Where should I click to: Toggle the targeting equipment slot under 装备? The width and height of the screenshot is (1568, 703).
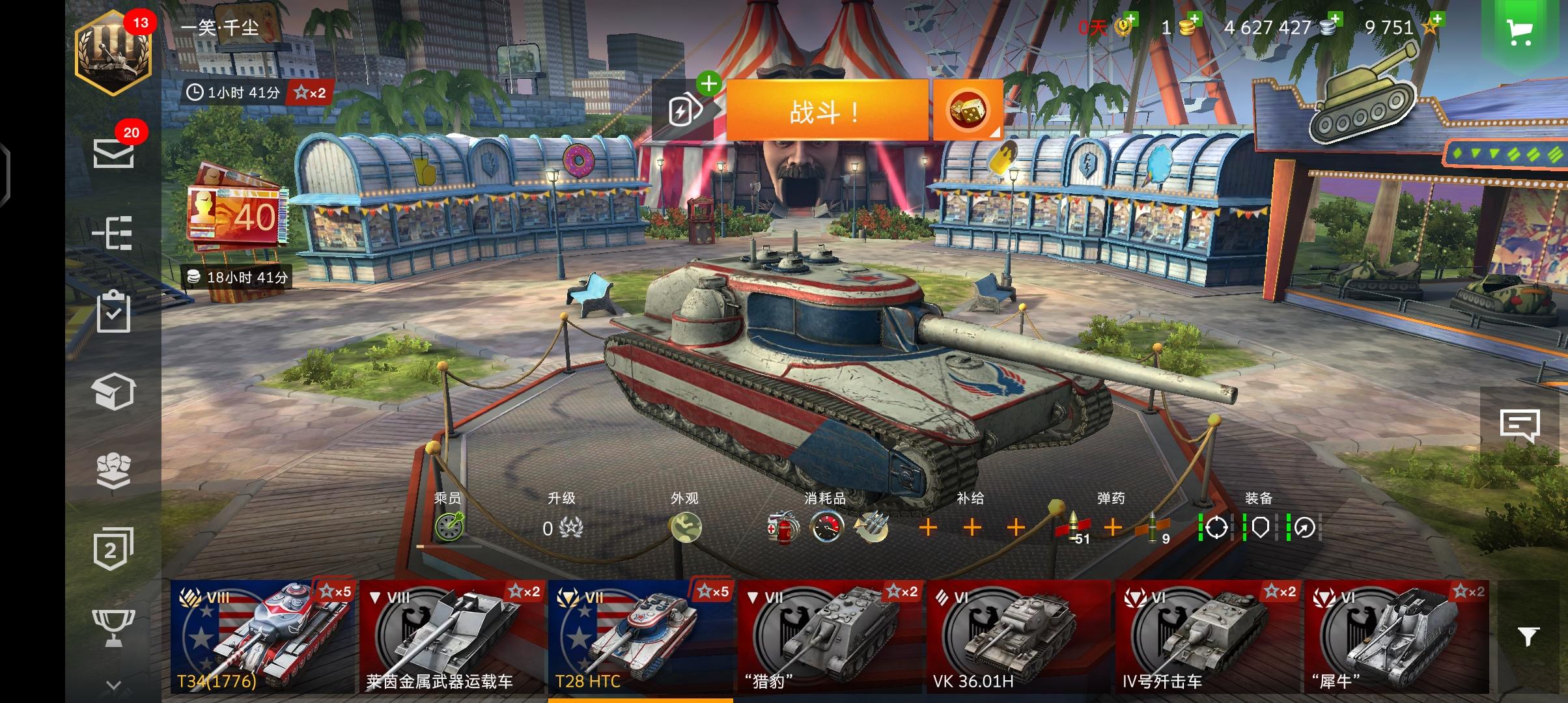(x=1216, y=529)
